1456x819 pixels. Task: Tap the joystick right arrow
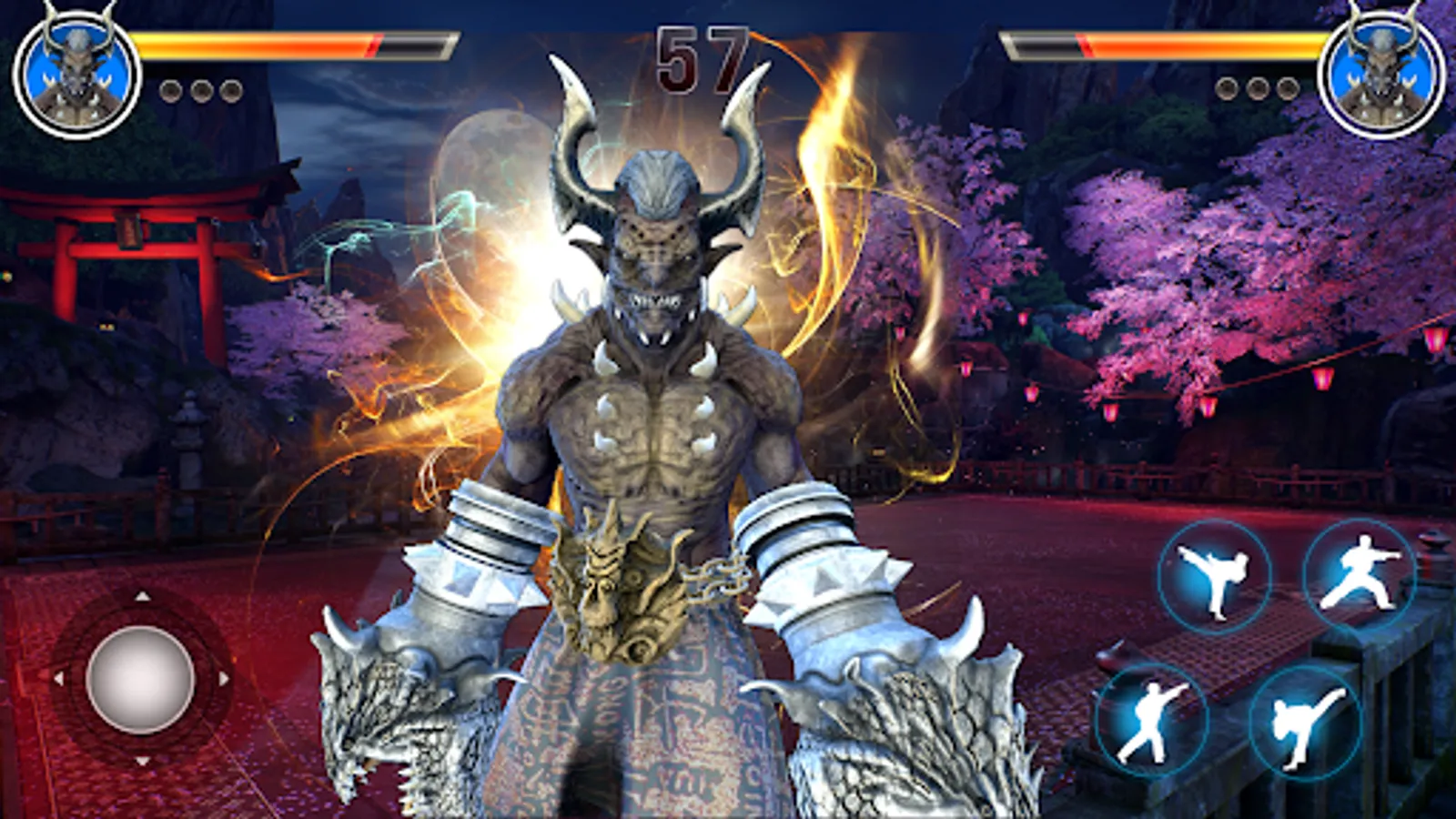click(224, 676)
